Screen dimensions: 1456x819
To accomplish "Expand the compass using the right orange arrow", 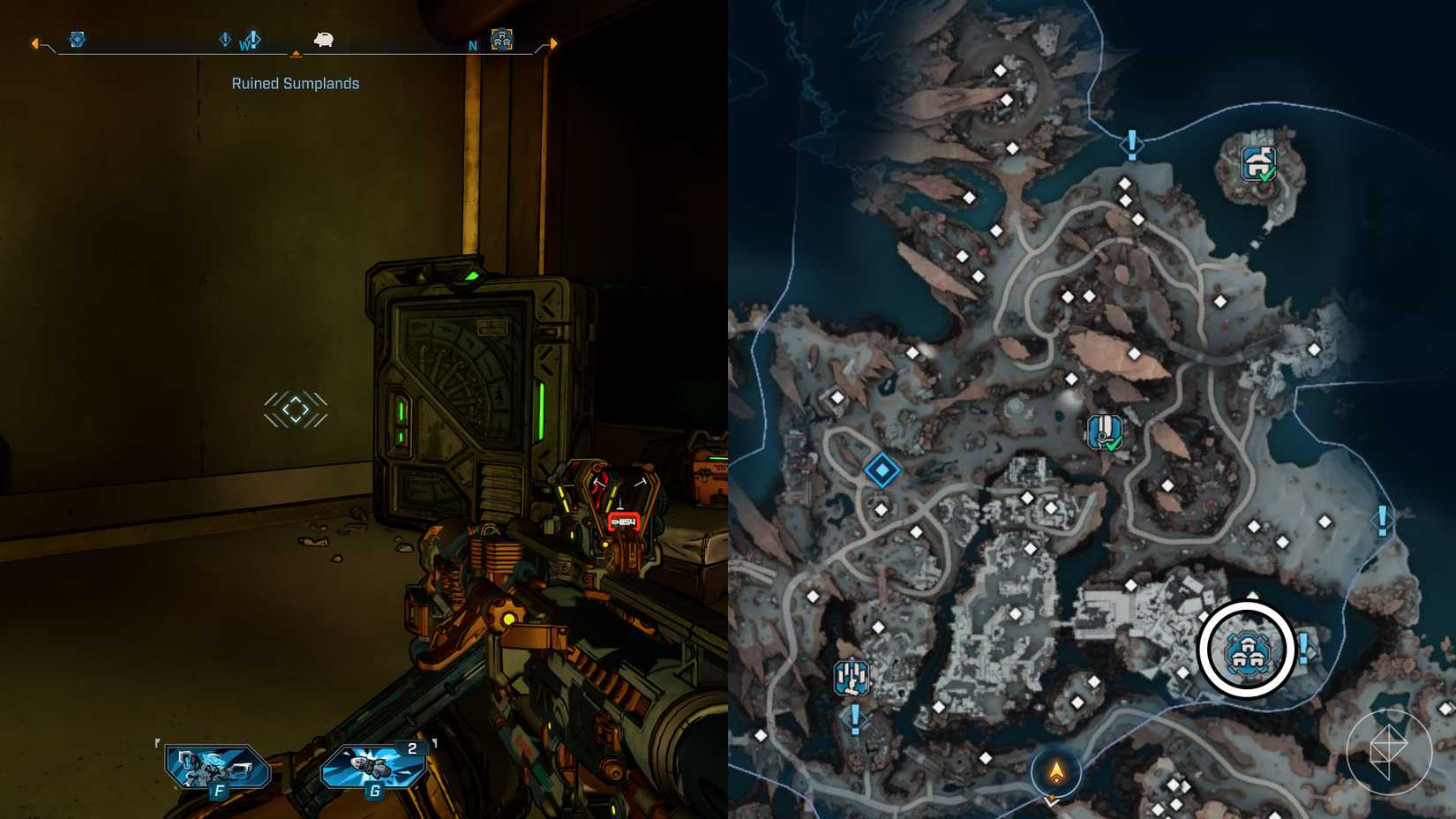I will tap(552, 41).
